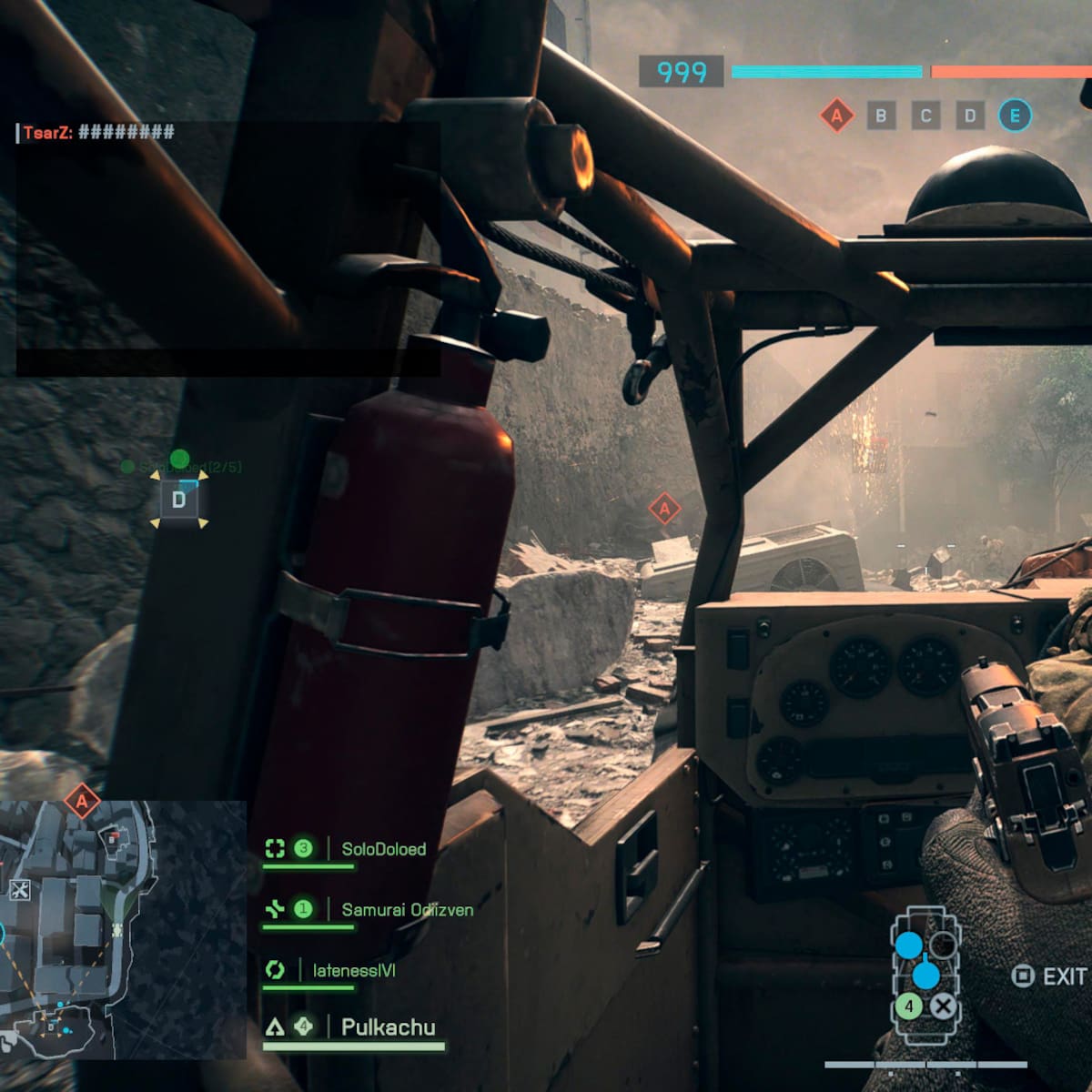Select the blue objective E circle
Viewport: 1092px width, 1092px height.
pos(1015,116)
